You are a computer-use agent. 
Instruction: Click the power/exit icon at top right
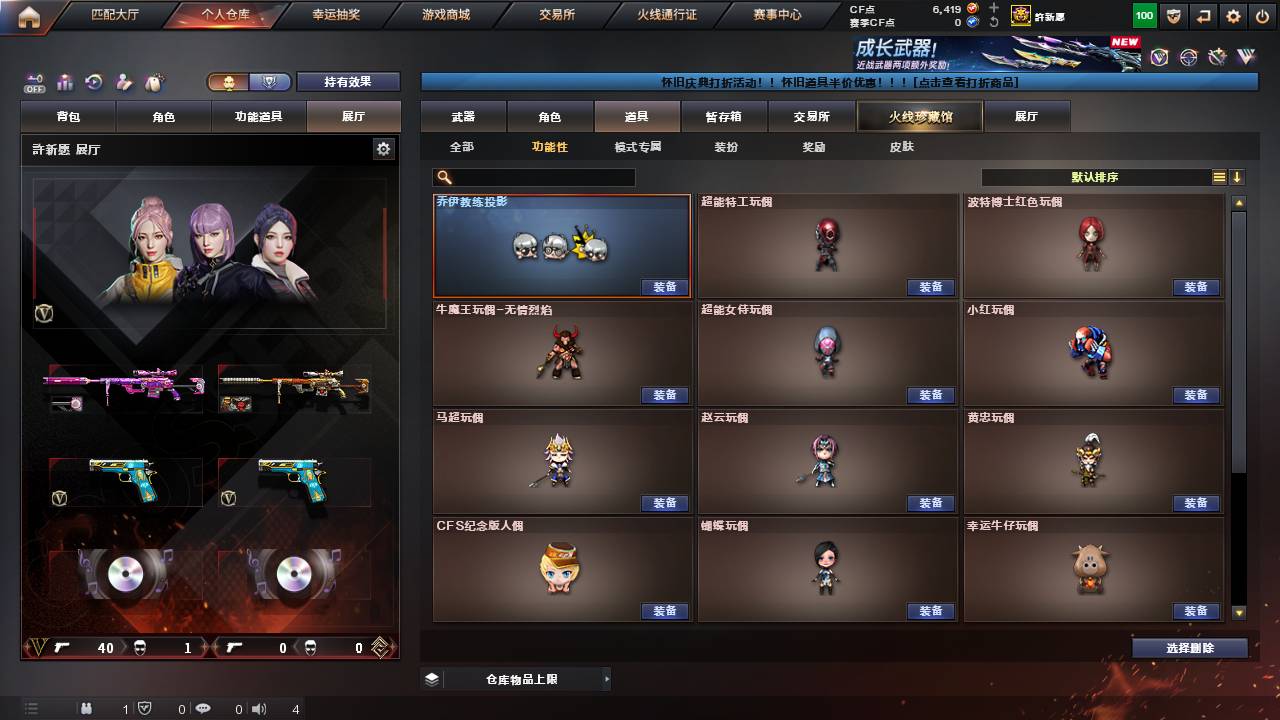click(x=1262, y=15)
